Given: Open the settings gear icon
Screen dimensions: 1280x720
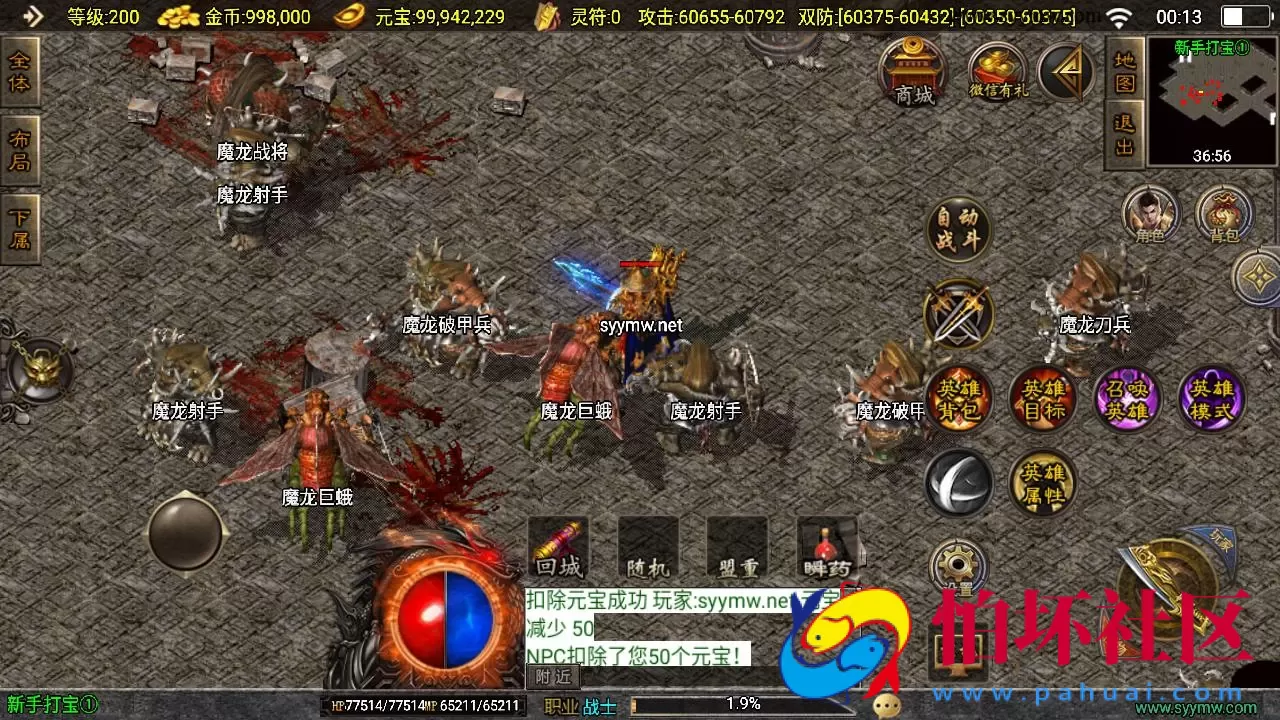Looking at the screenshot, I should 957,565.
